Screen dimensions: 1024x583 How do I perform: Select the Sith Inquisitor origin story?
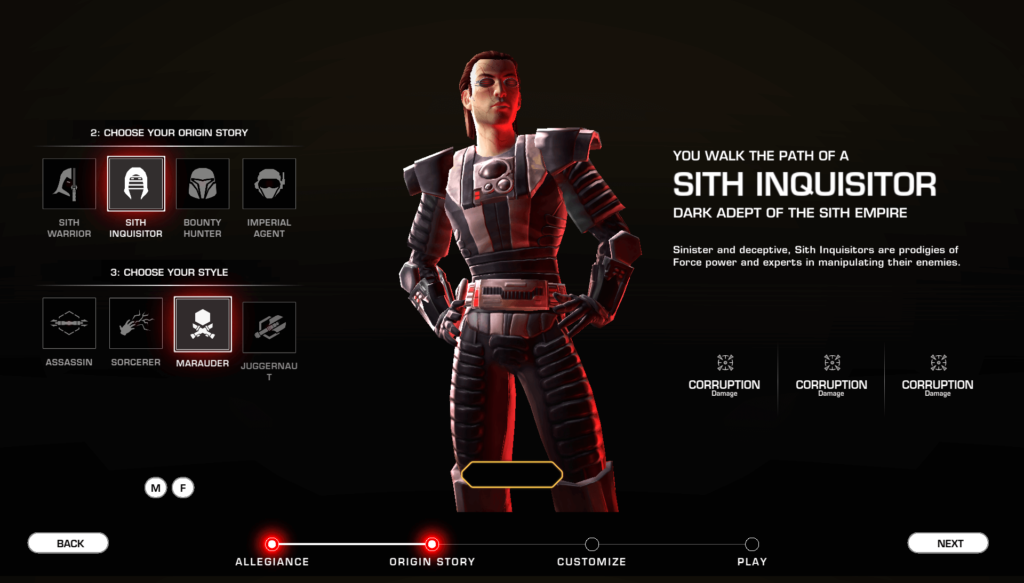(136, 185)
